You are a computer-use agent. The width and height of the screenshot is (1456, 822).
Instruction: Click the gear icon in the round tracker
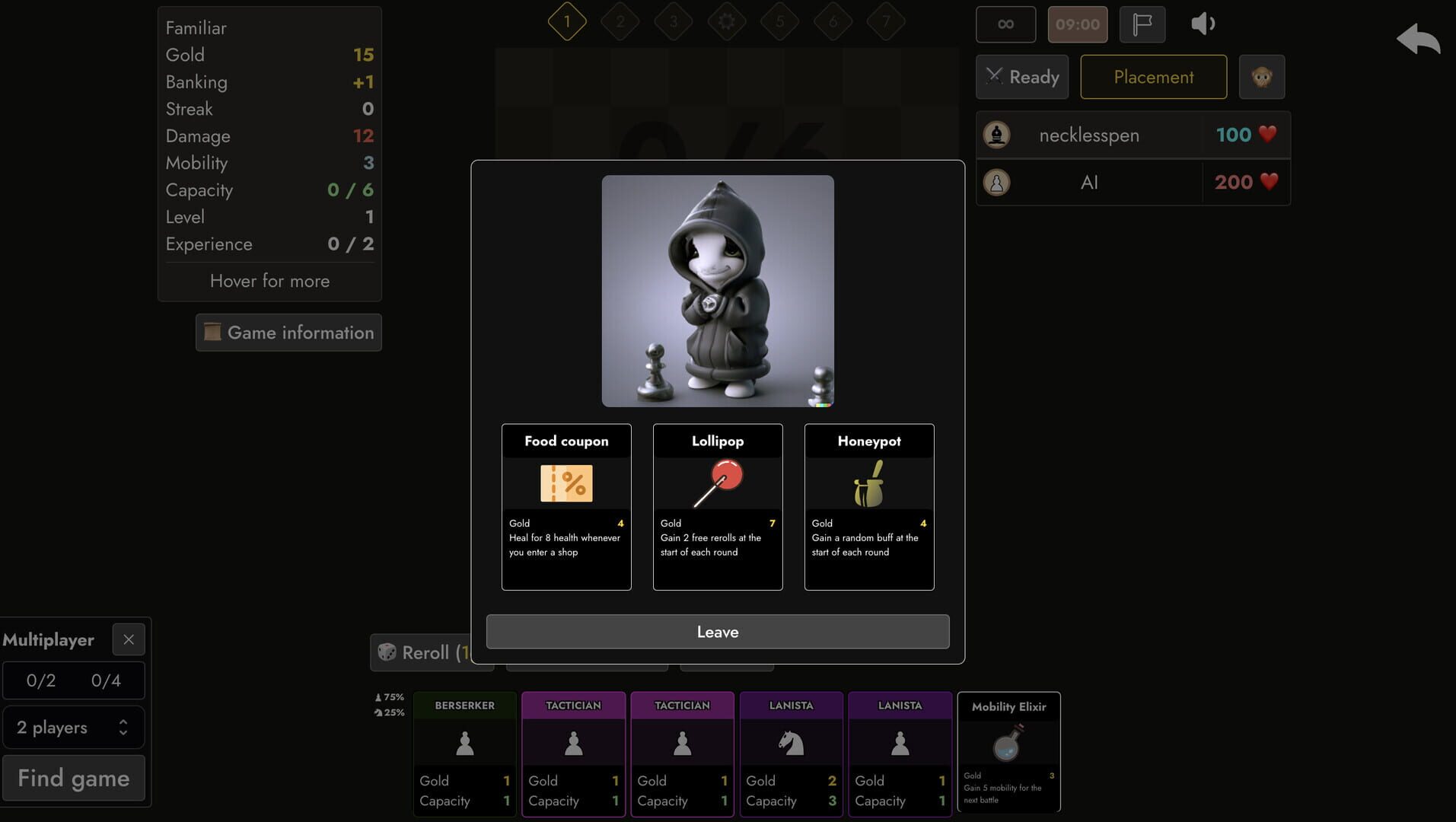726,21
